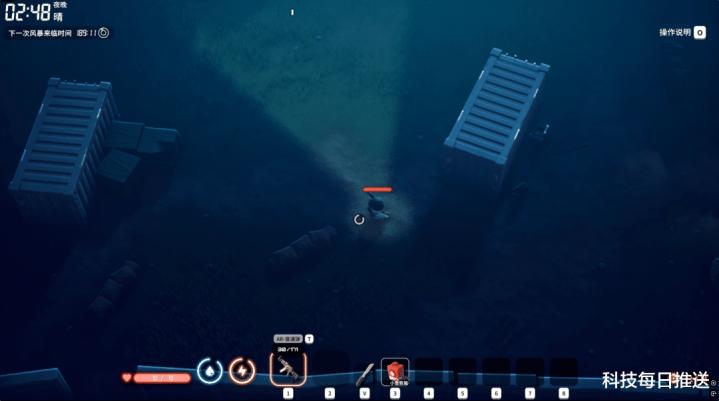Click the water droplet hydration gauge

tap(209, 371)
